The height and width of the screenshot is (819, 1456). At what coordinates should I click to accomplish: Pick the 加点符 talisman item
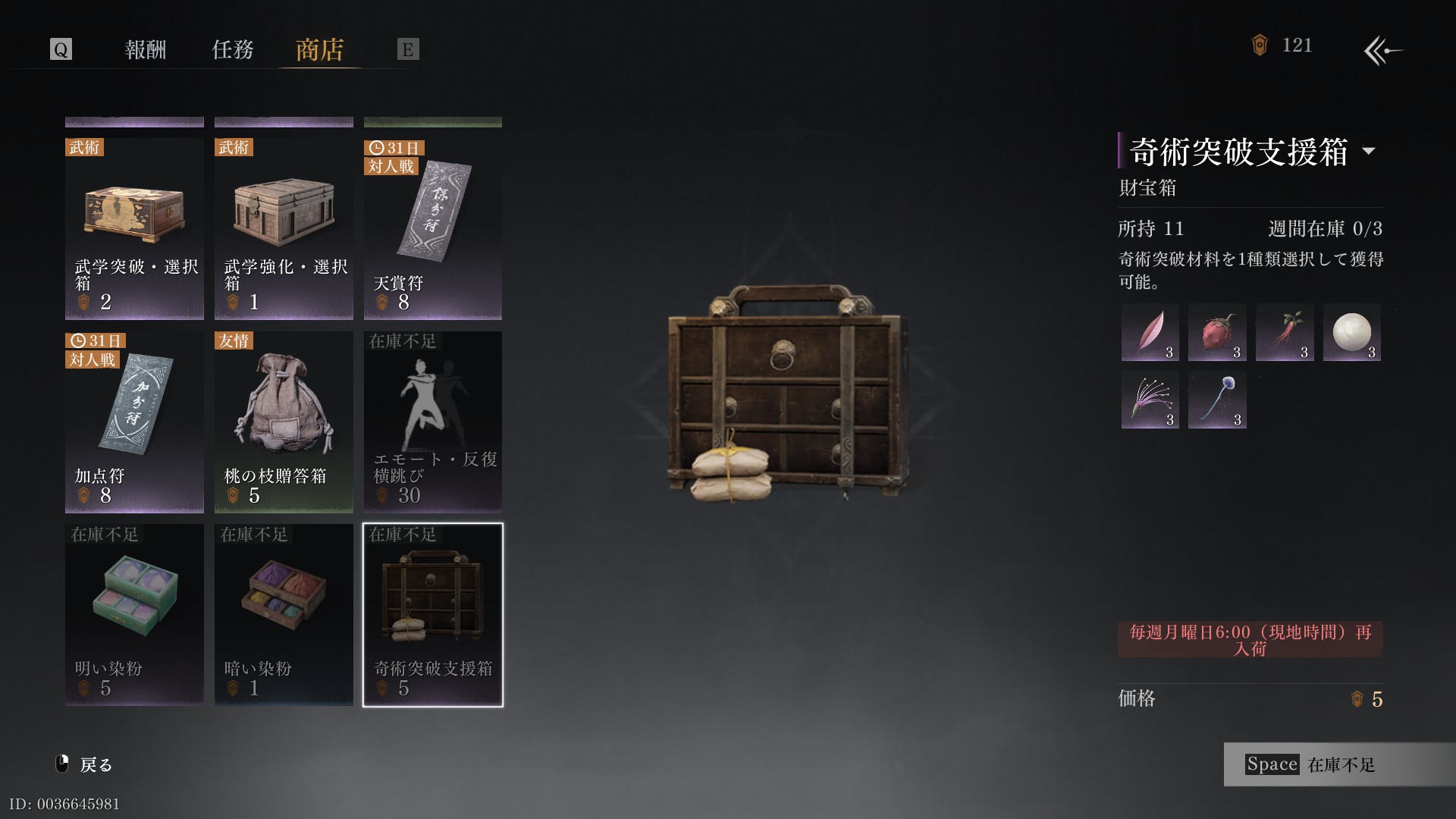coord(134,422)
